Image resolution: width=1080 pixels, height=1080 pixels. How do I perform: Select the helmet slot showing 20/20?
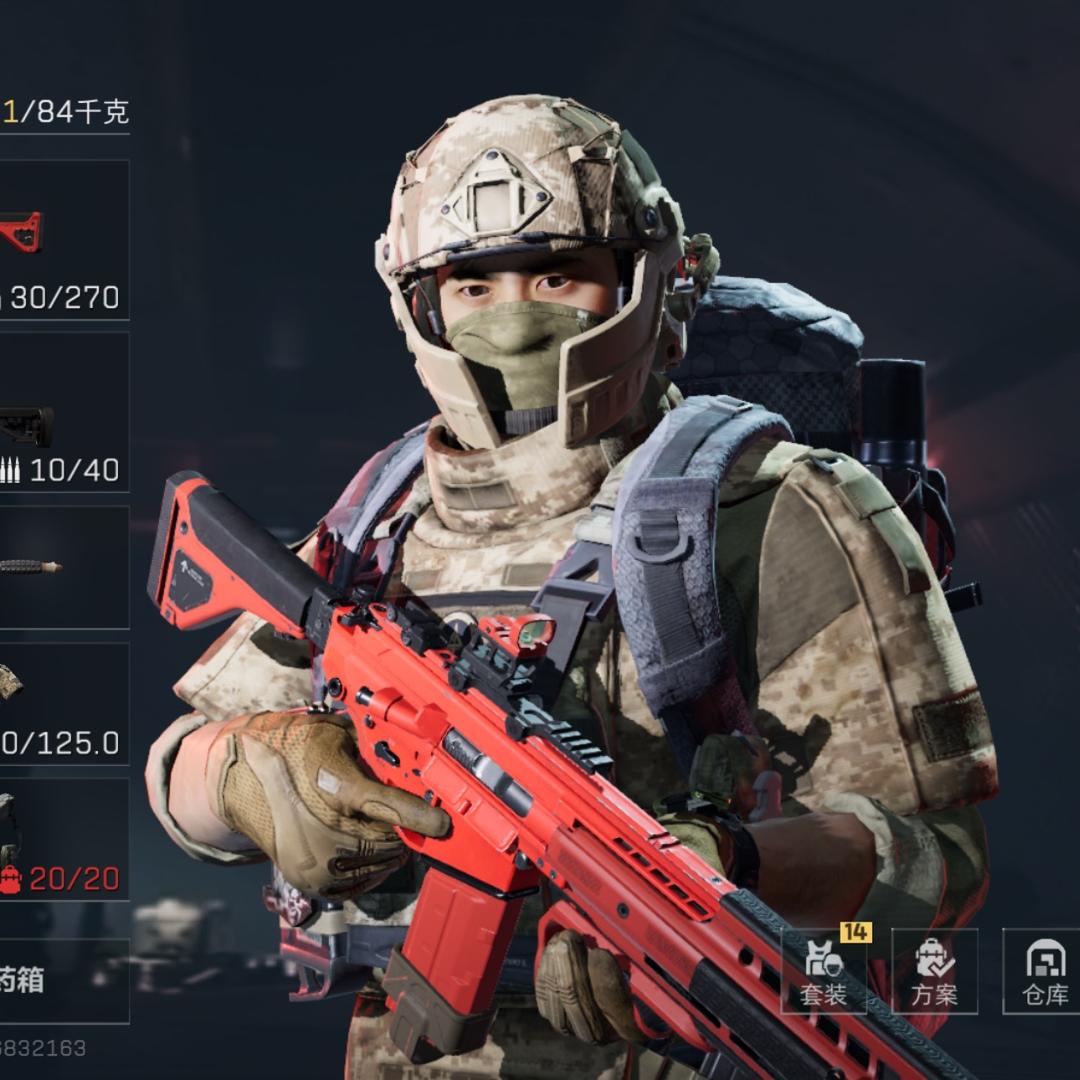(62, 839)
